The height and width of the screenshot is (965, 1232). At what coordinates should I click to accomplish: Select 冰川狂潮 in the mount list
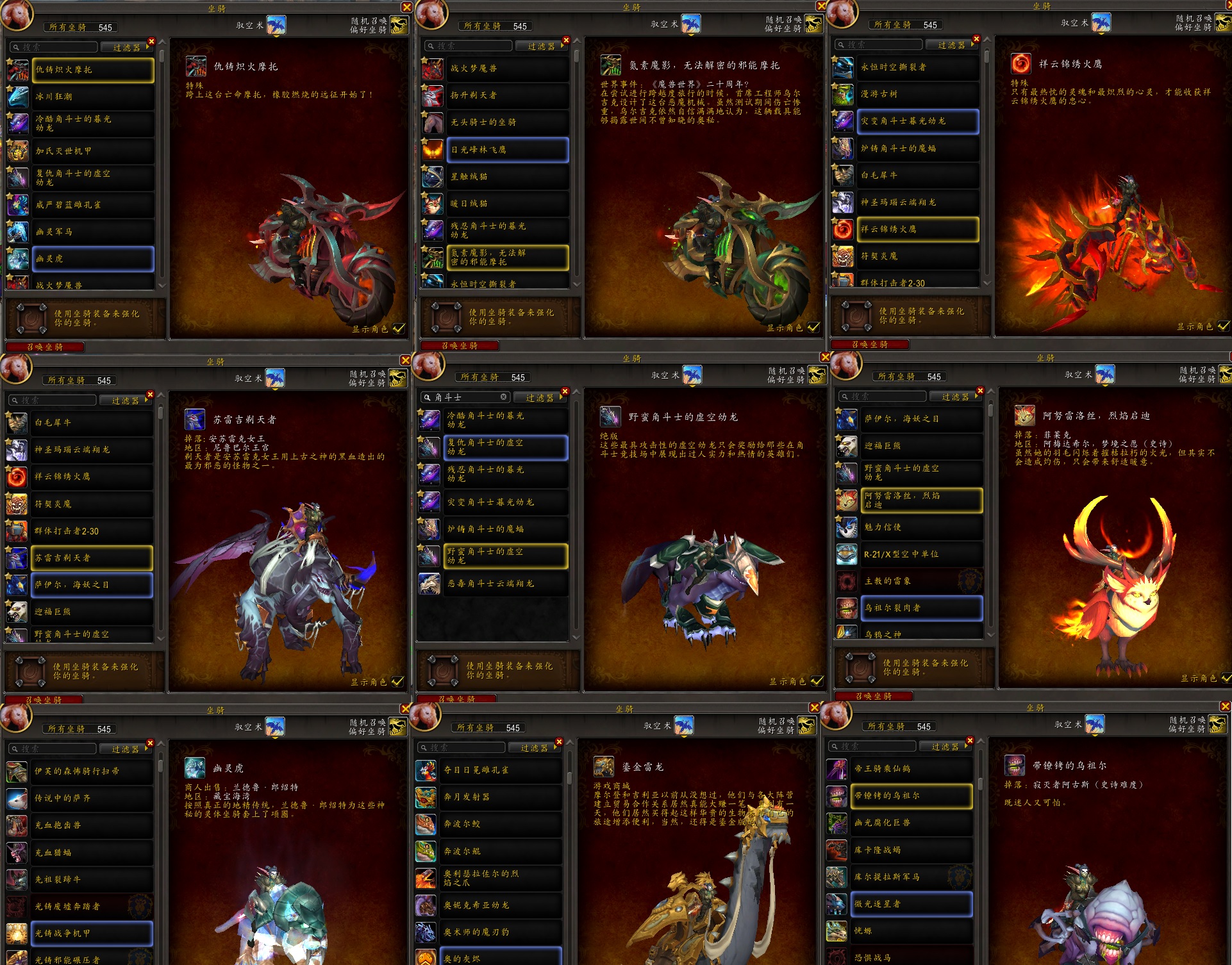tap(93, 97)
